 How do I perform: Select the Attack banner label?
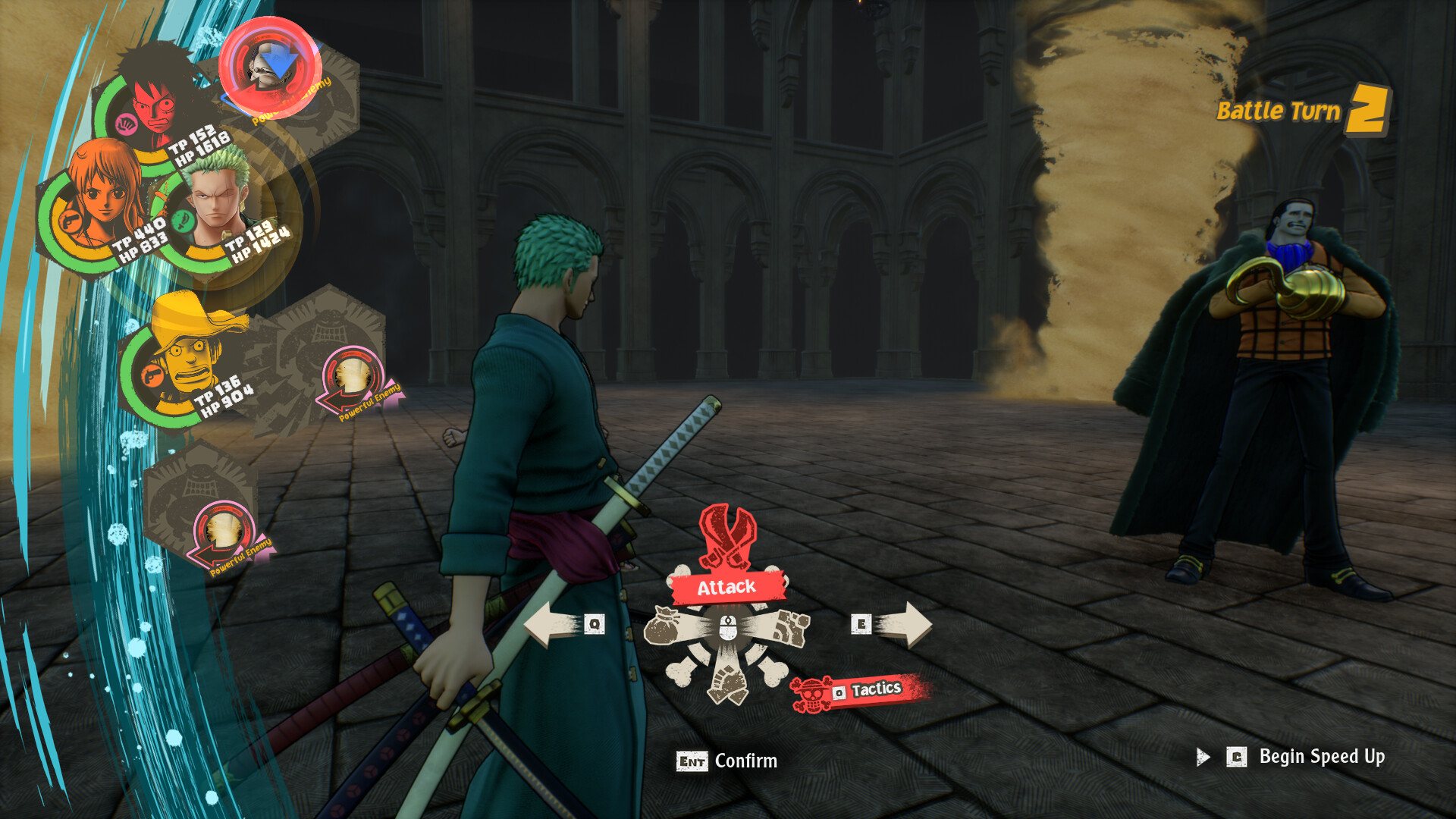[726, 586]
